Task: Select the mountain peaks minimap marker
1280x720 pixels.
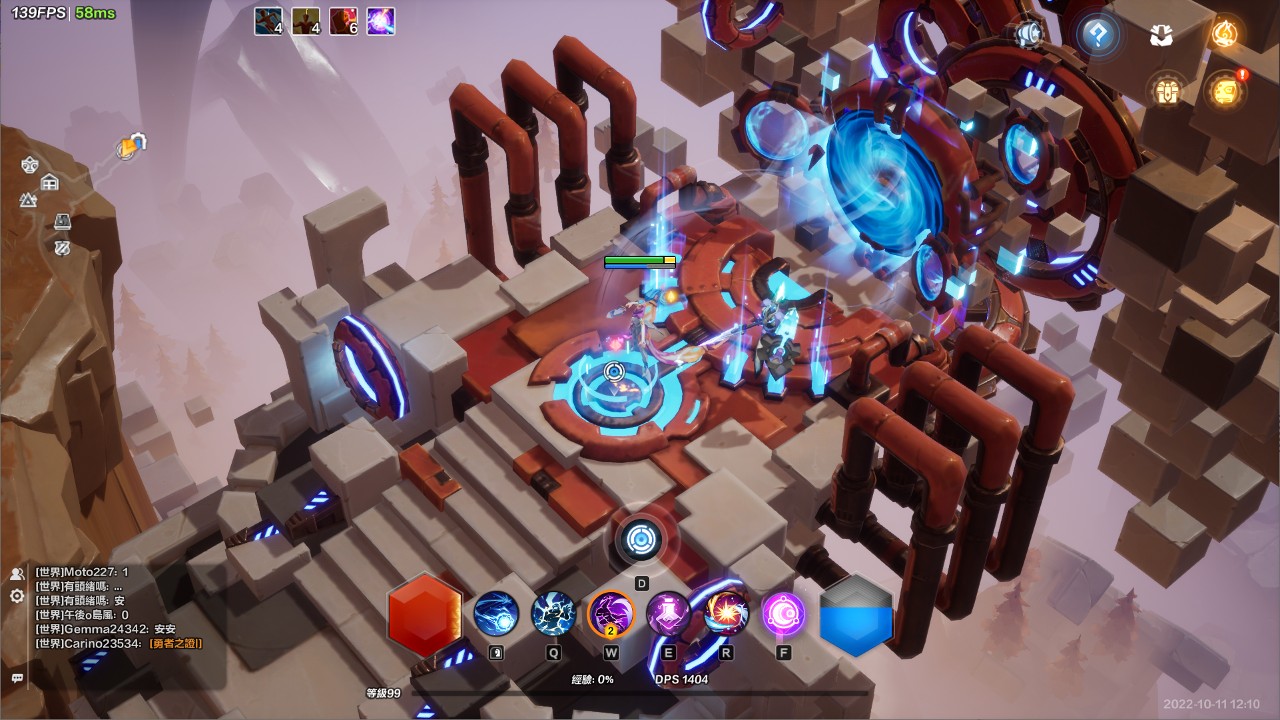Action: click(28, 200)
